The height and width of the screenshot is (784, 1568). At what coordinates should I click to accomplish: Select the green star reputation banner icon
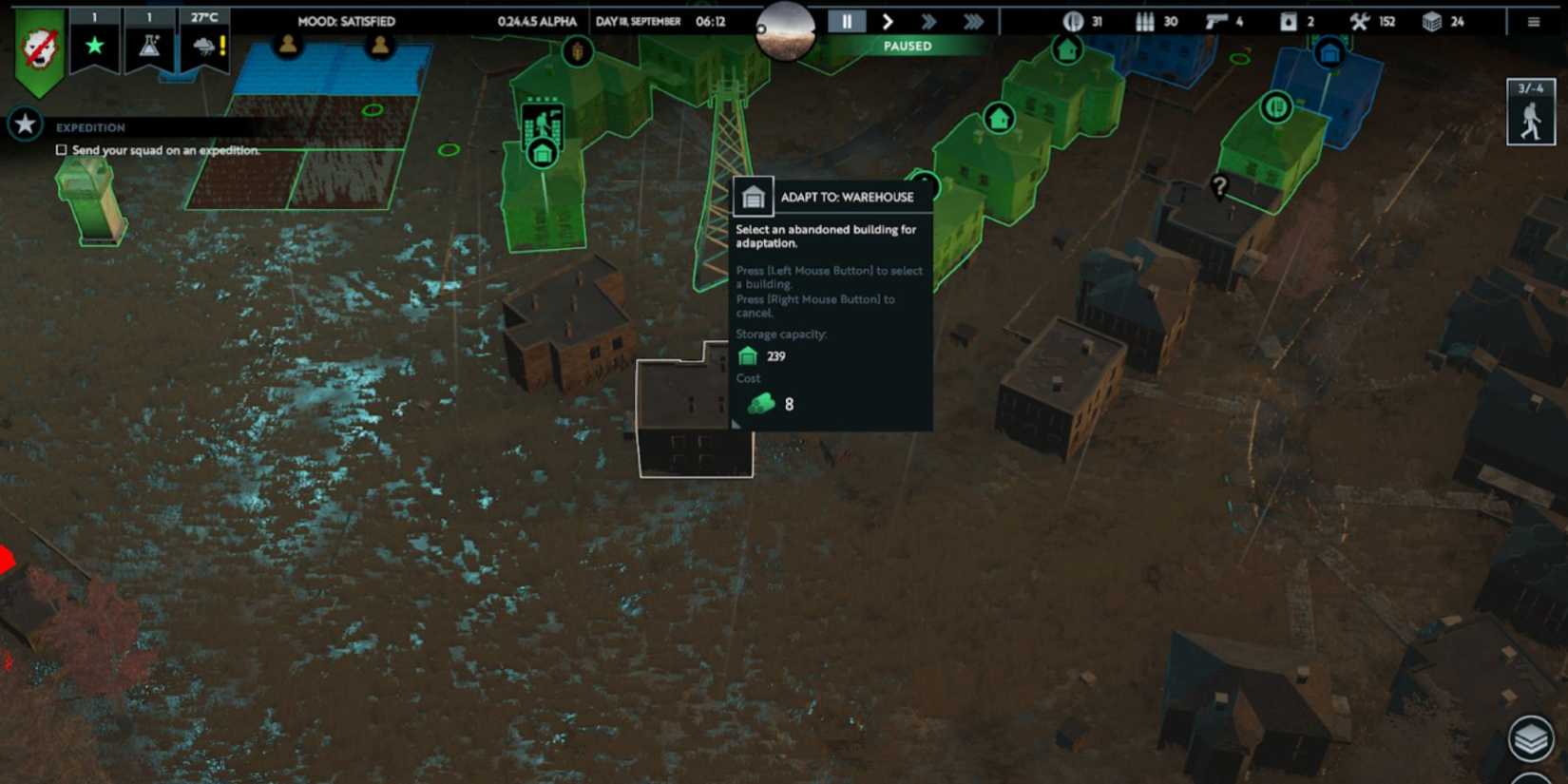pyautogui.click(x=93, y=45)
